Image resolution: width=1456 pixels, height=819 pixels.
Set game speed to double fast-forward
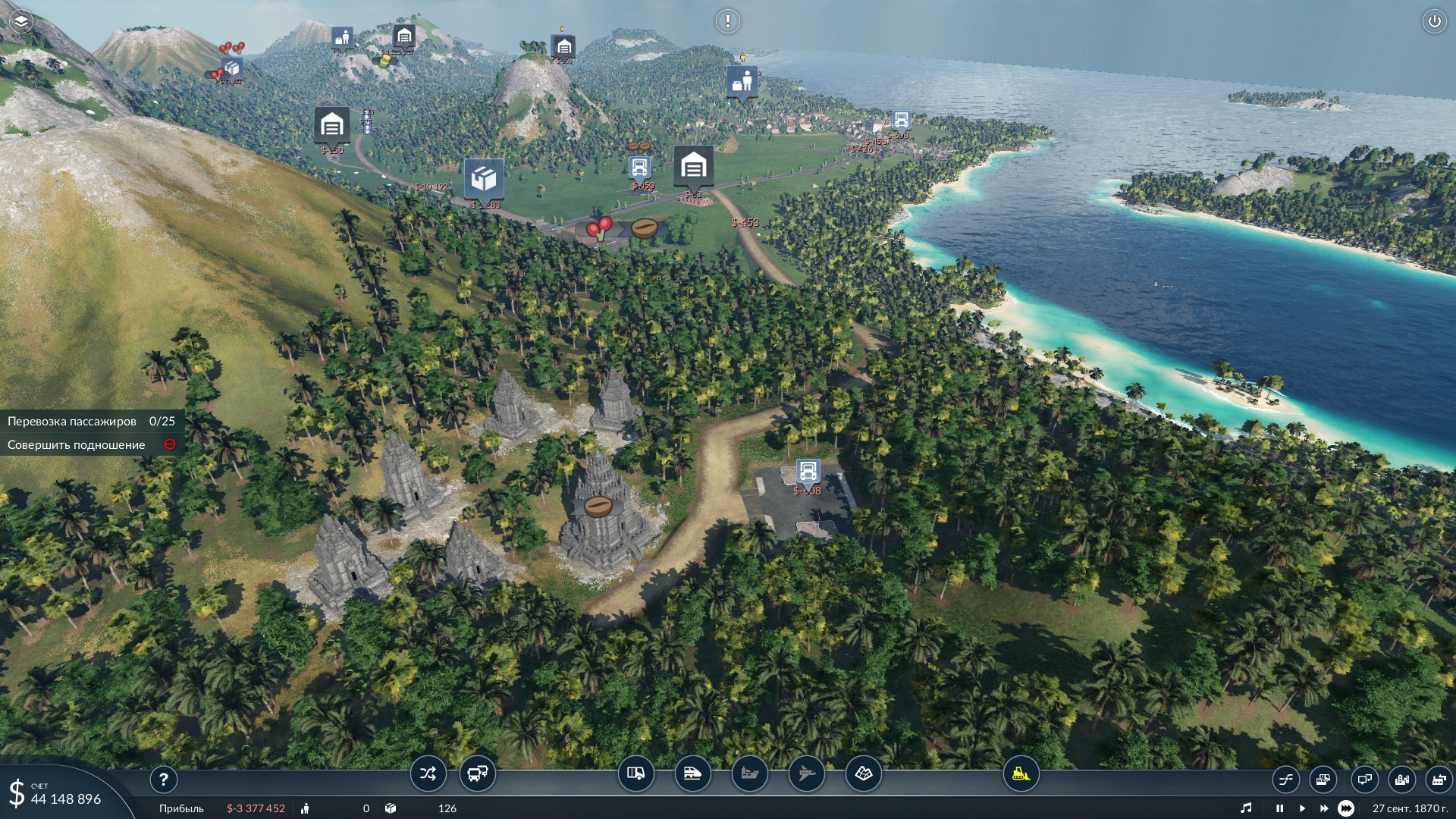(x=1324, y=808)
